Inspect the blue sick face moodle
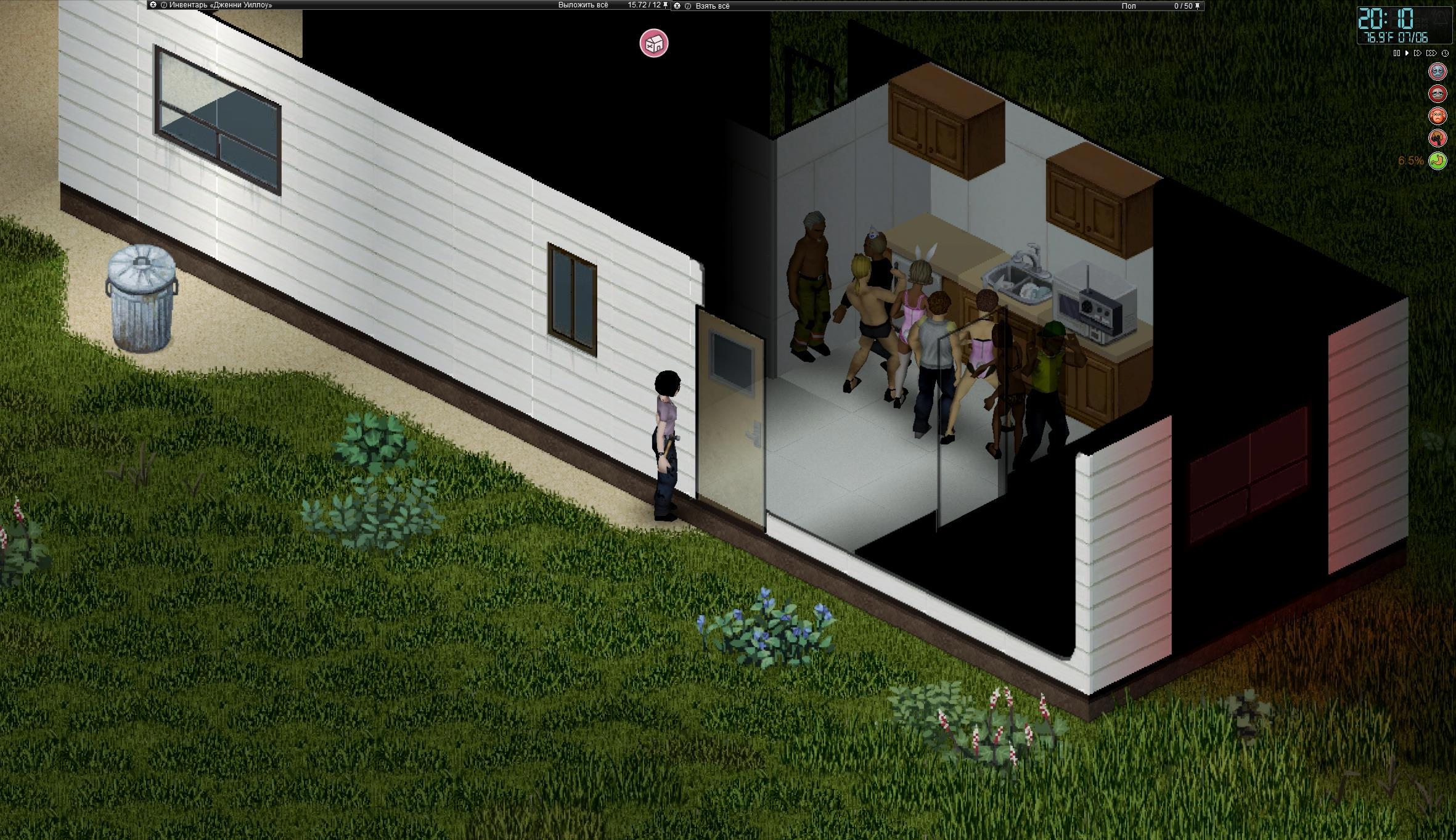1456x840 pixels. pos(1438,71)
